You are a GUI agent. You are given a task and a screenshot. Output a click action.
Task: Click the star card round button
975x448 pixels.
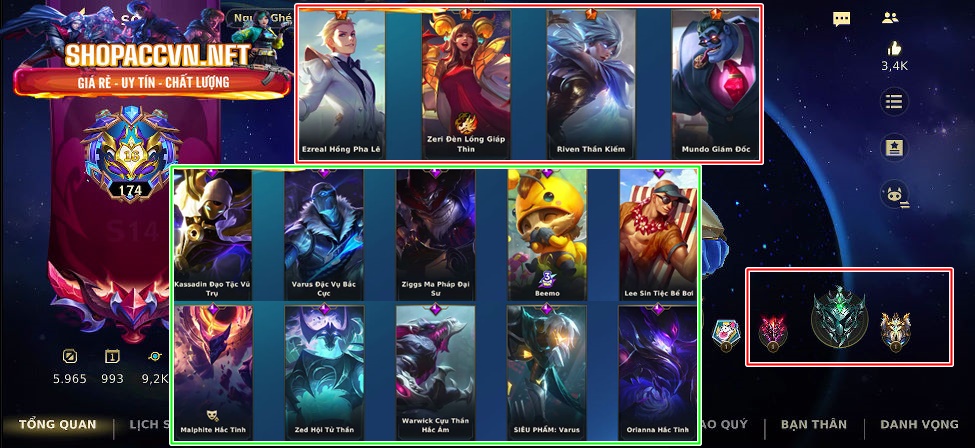pos(893,147)
